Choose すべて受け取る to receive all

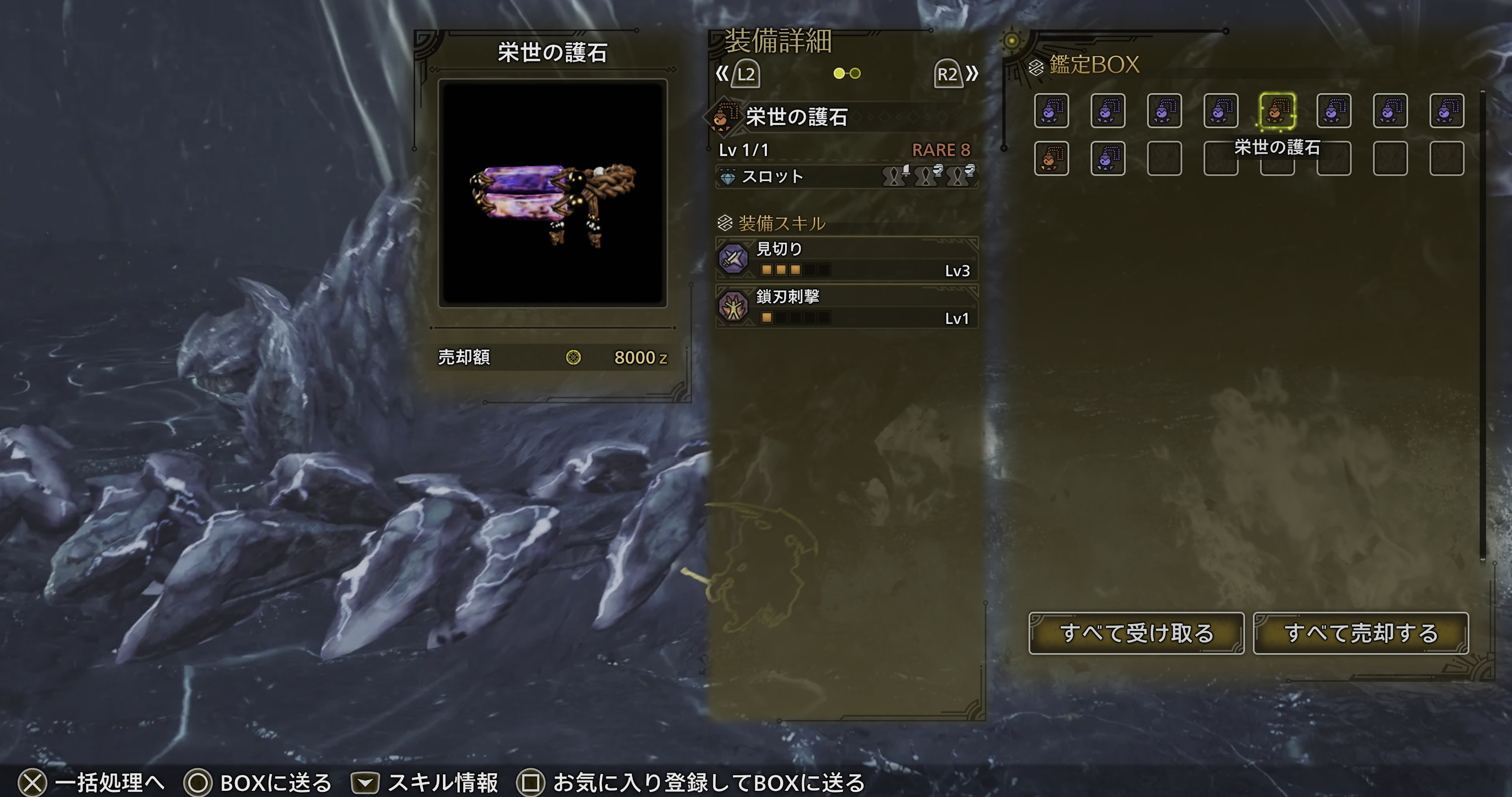(1136, 633)
